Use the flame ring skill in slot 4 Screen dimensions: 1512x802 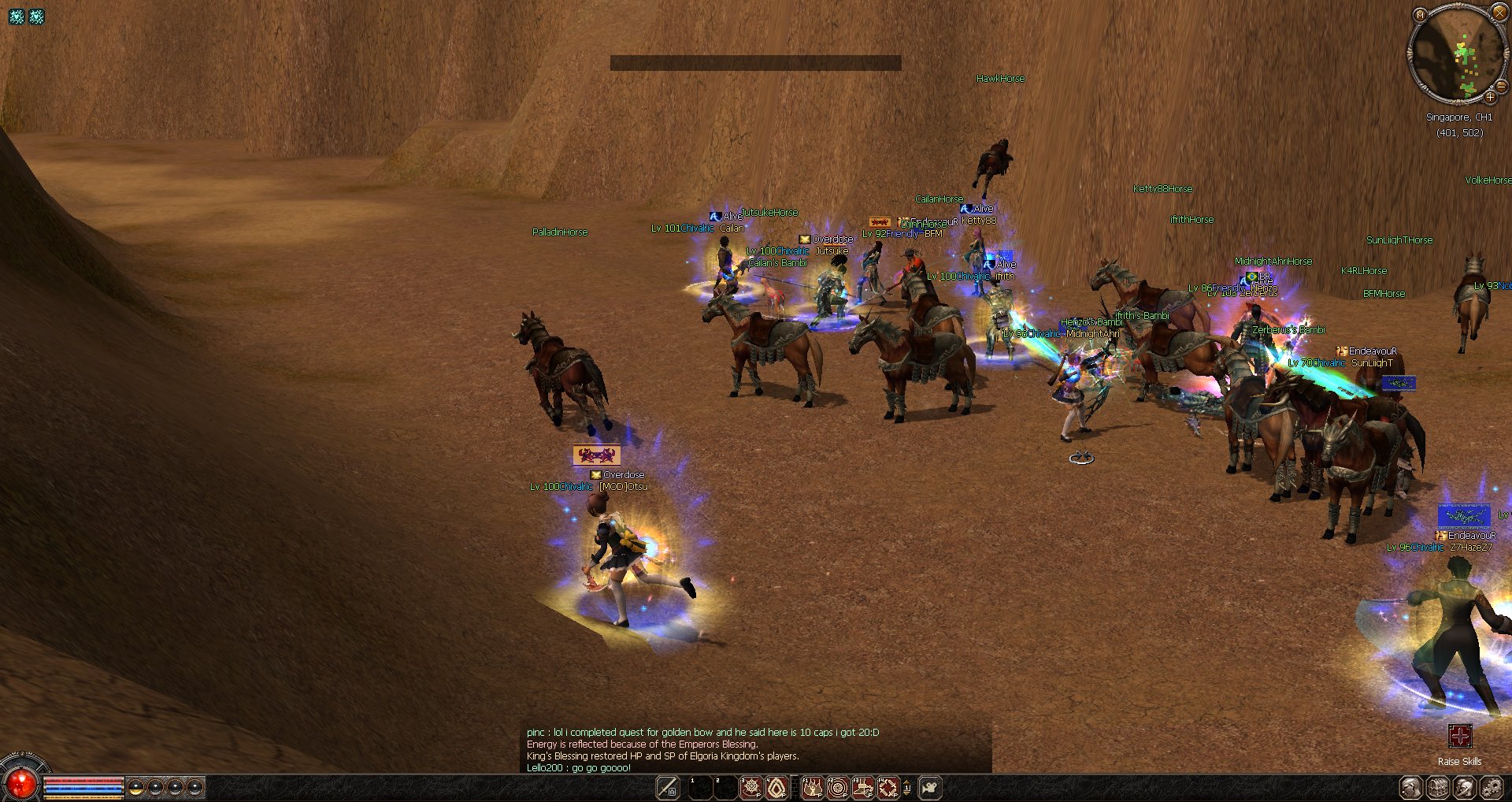(776, 787)
